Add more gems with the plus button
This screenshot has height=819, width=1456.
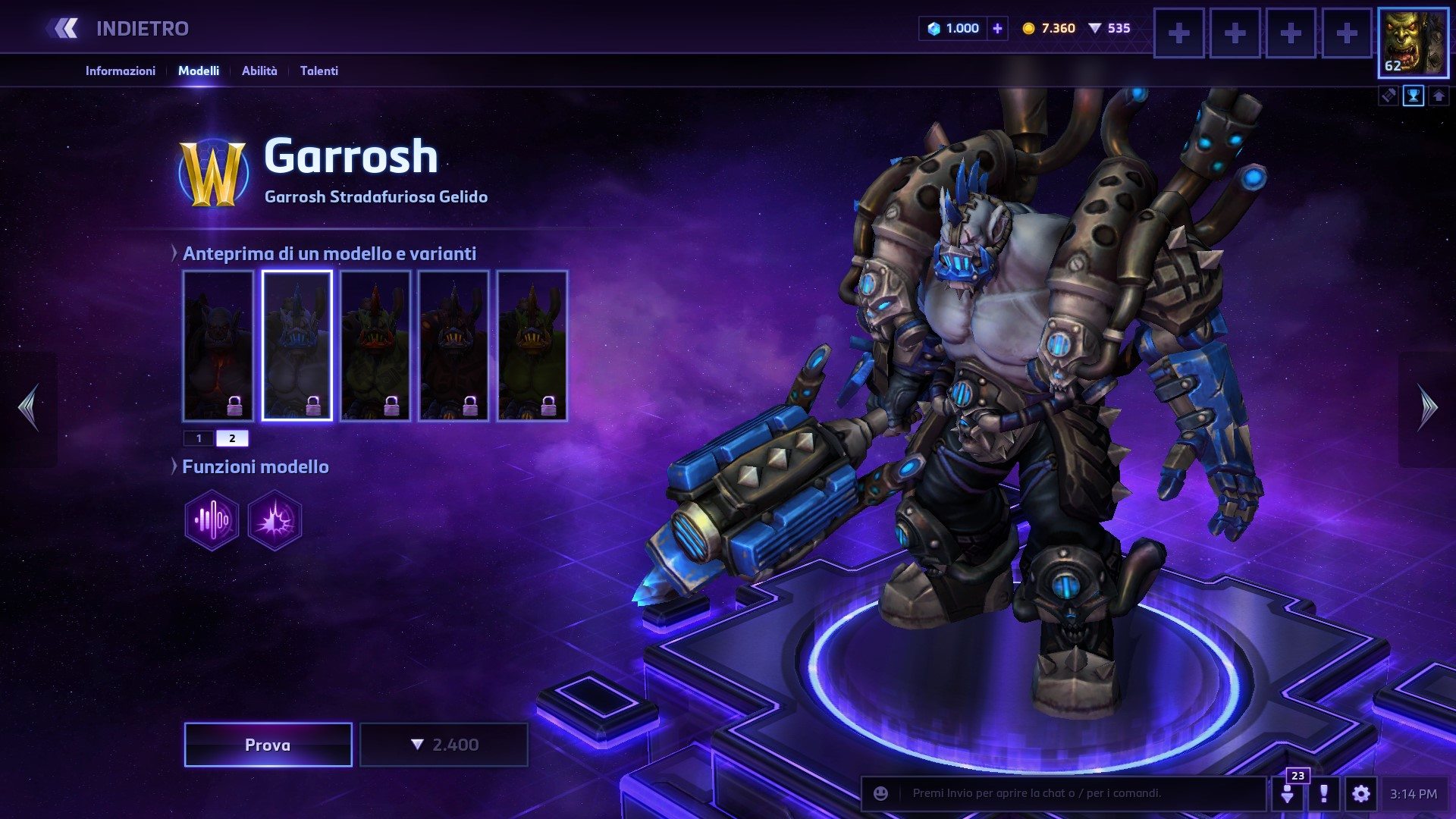(997, 29)
